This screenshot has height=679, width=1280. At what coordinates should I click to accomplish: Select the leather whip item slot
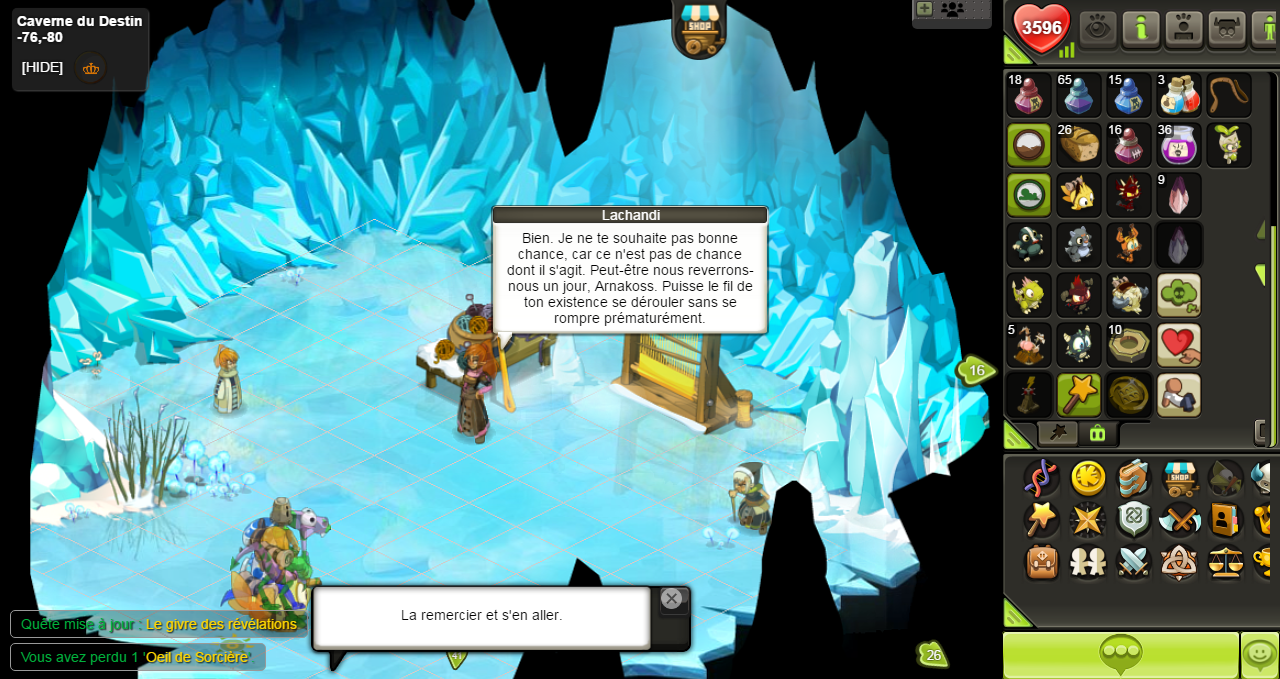[1229, 95]
